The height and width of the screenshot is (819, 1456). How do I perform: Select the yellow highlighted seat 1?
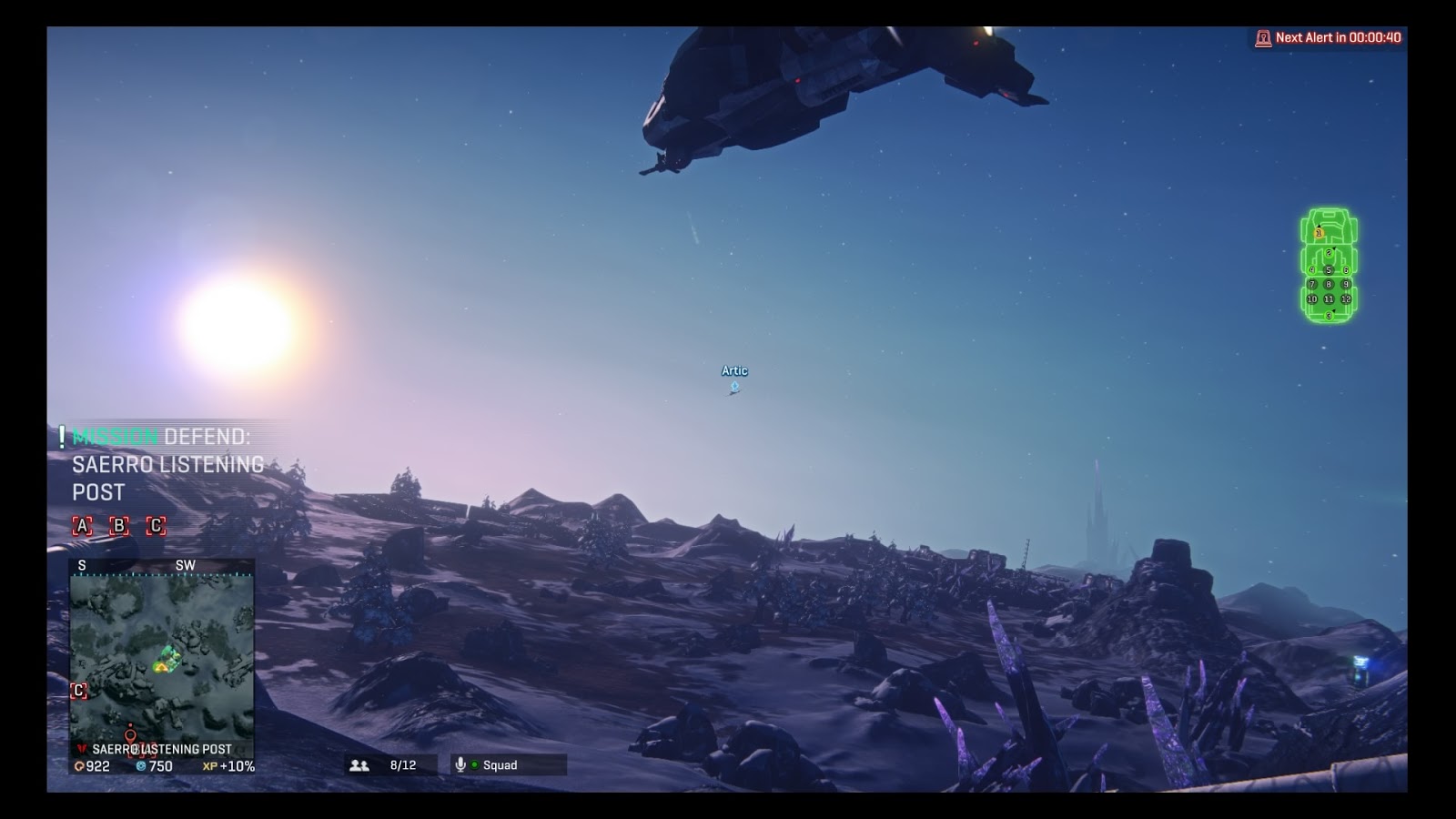click(1319, 234)
